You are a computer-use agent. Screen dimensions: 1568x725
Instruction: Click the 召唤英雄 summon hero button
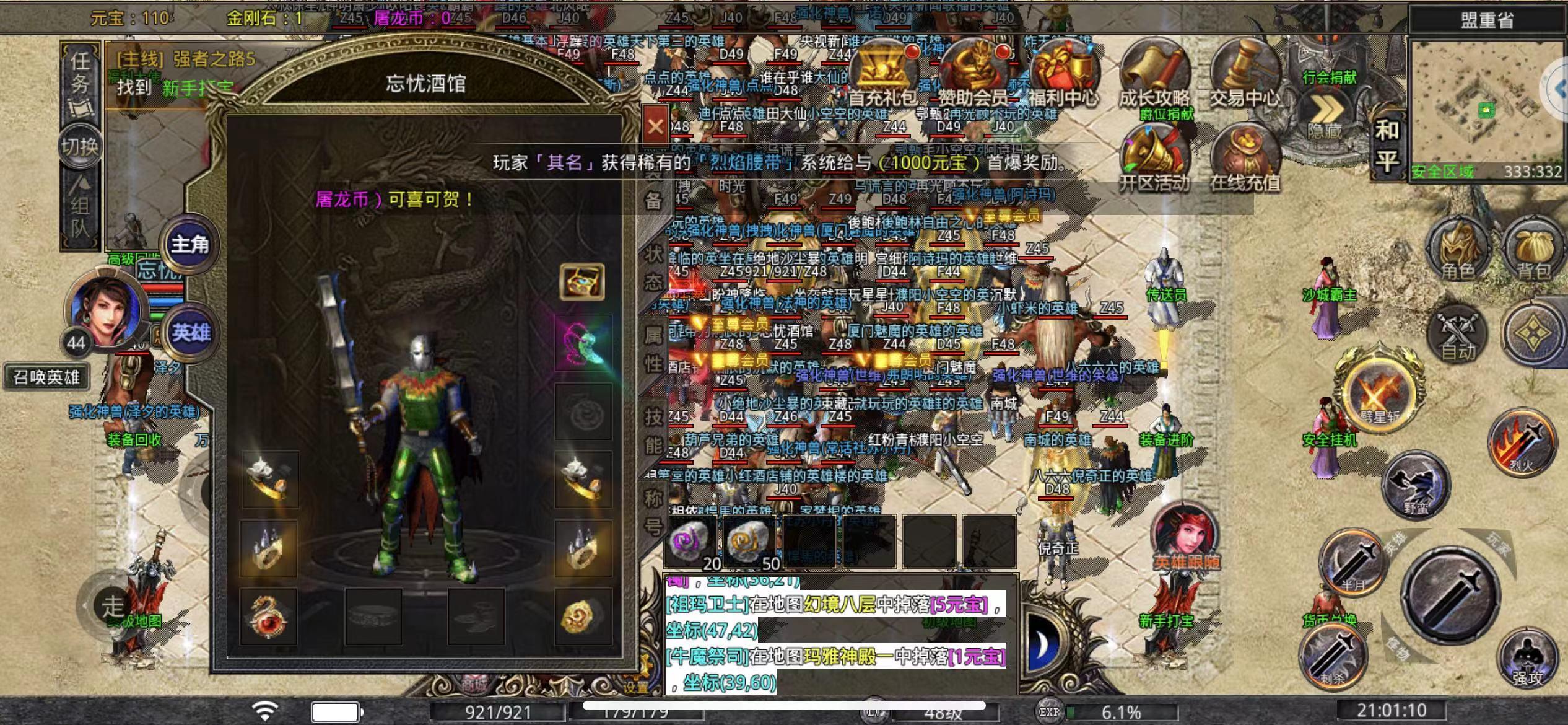coord(46,377)
